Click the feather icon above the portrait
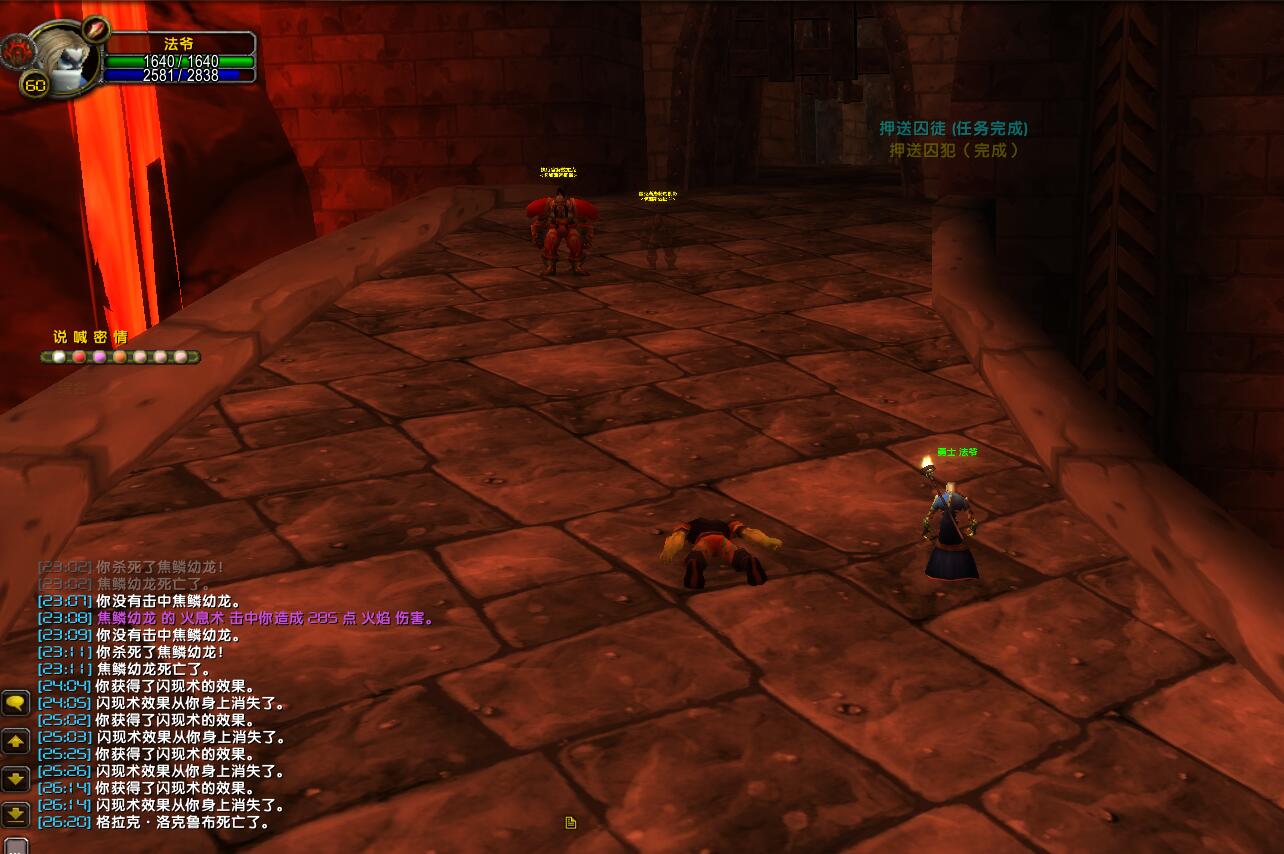The width and height of the screenshot is (1284, 854). pyautogui.click(x=95, y=27)
